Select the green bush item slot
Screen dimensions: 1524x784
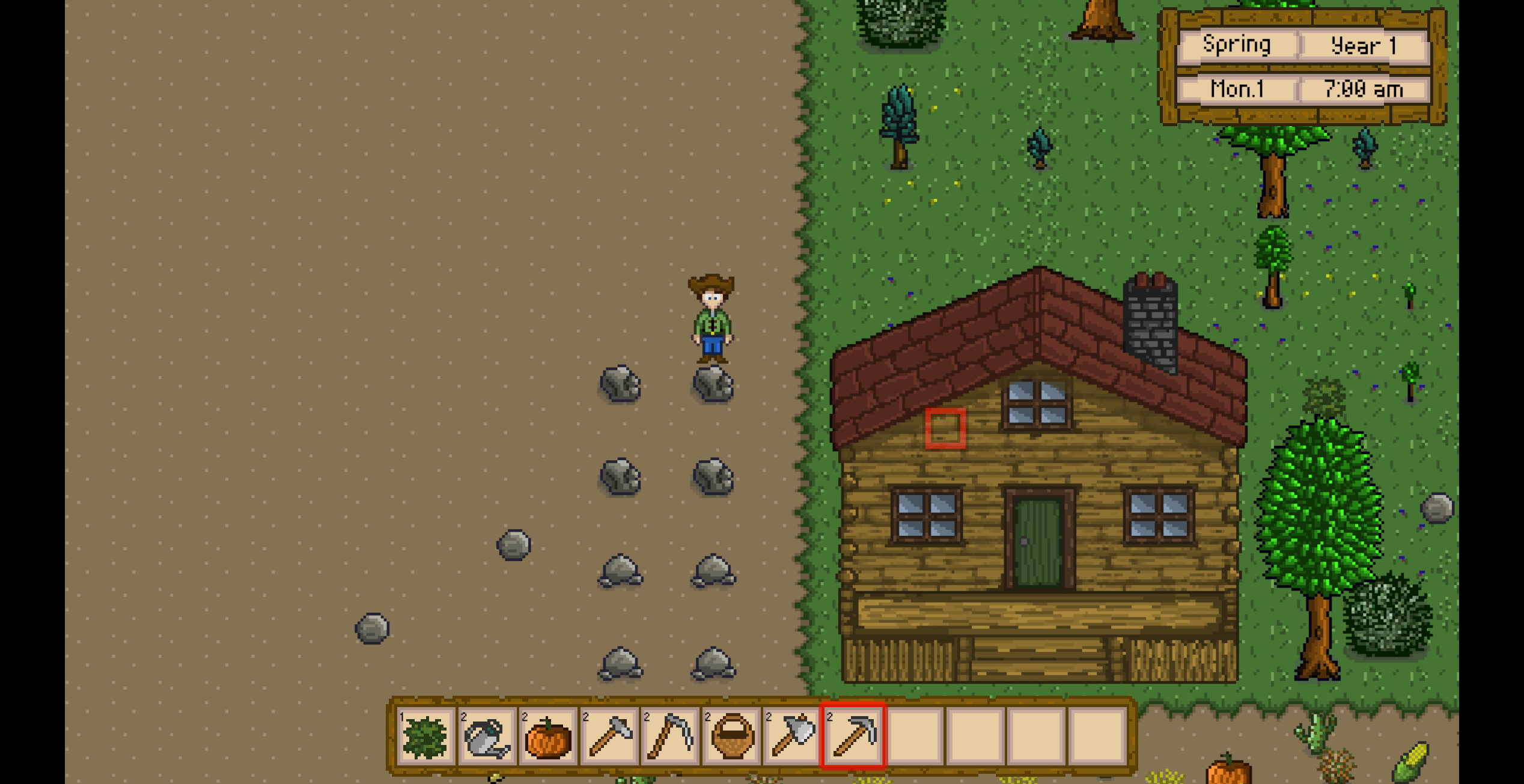point(425,737)
